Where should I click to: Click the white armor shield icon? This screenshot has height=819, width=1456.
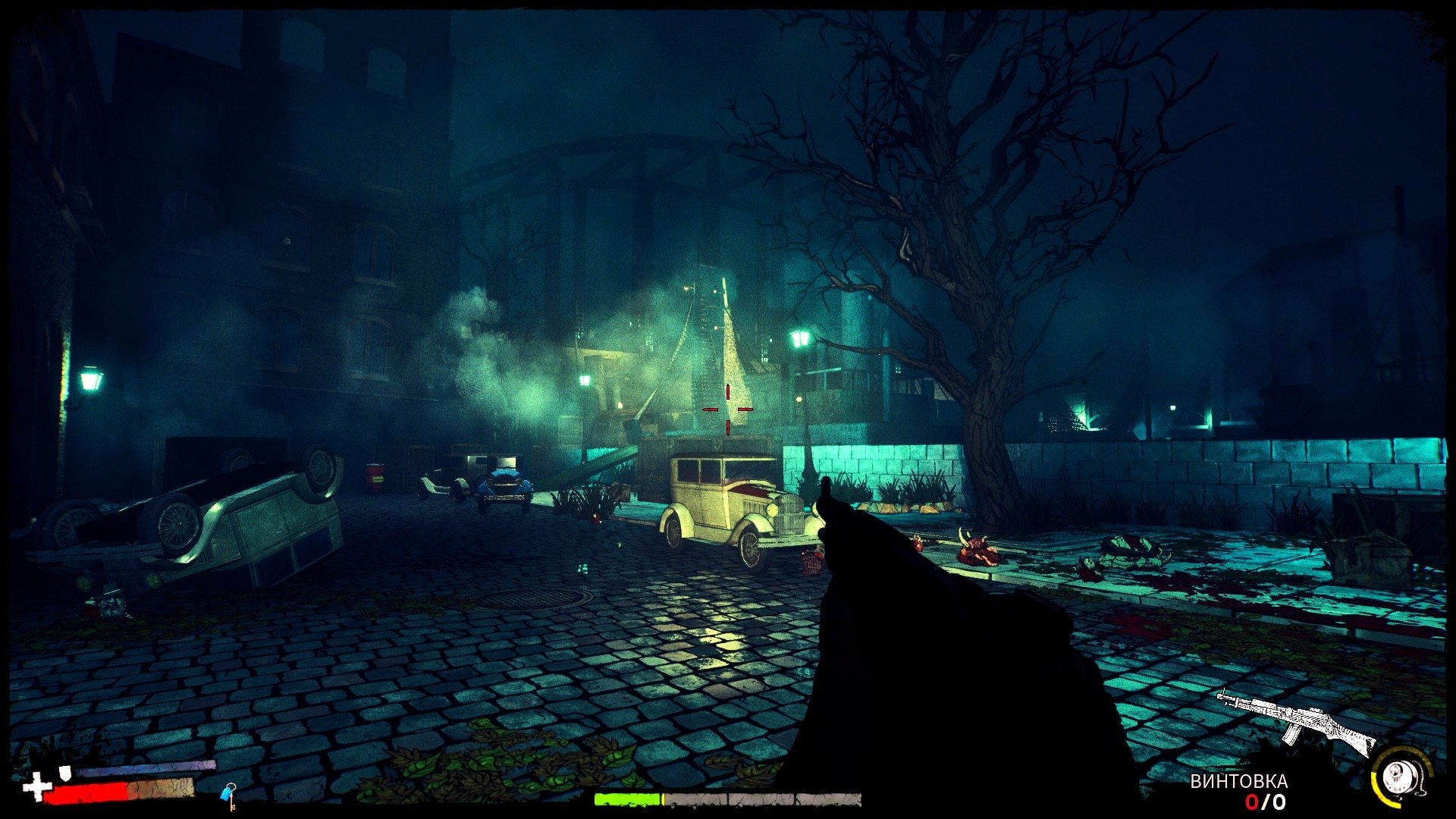click(x=67, y=772)
